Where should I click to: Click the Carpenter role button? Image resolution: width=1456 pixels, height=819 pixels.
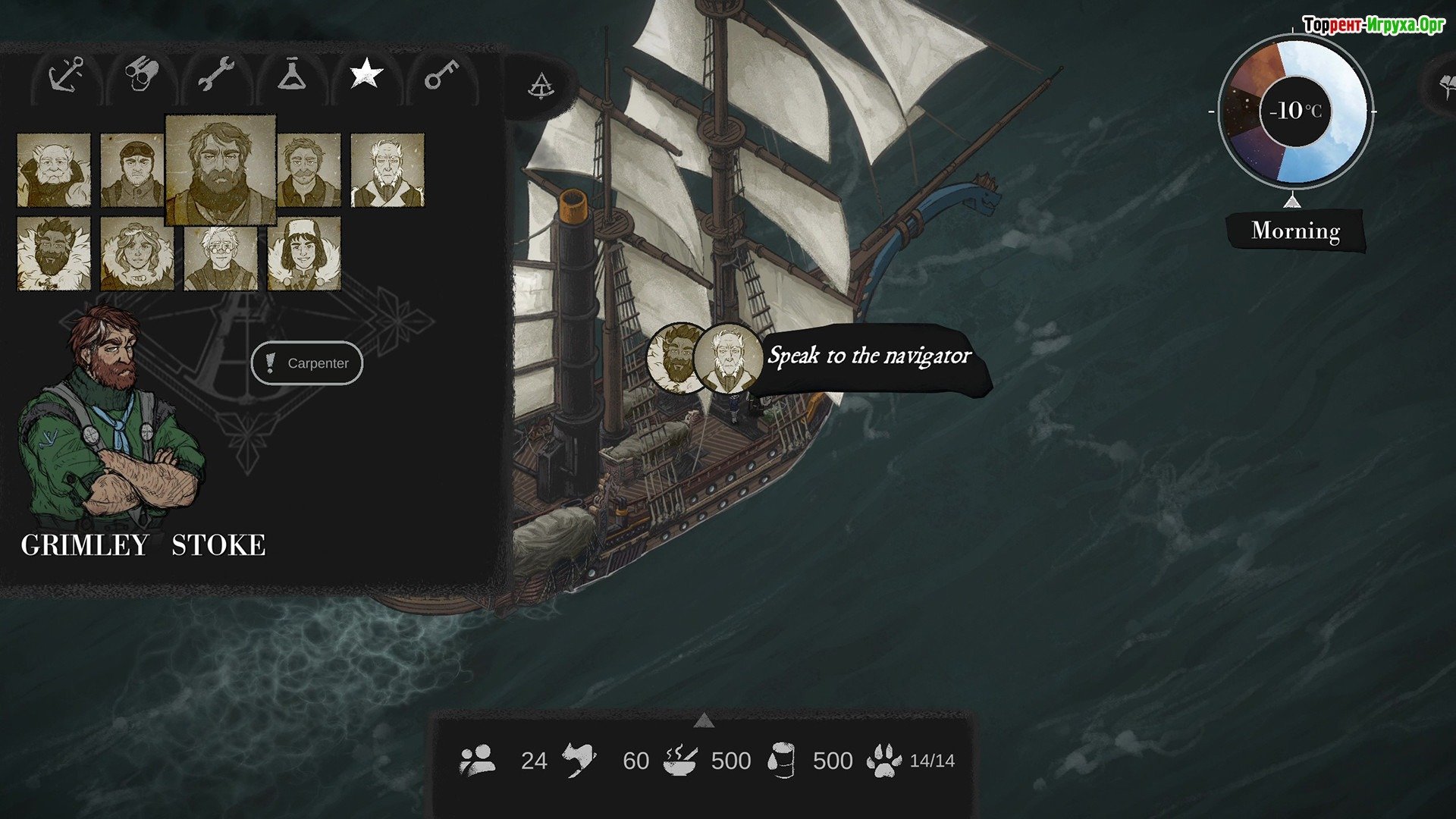coord(307,363)
